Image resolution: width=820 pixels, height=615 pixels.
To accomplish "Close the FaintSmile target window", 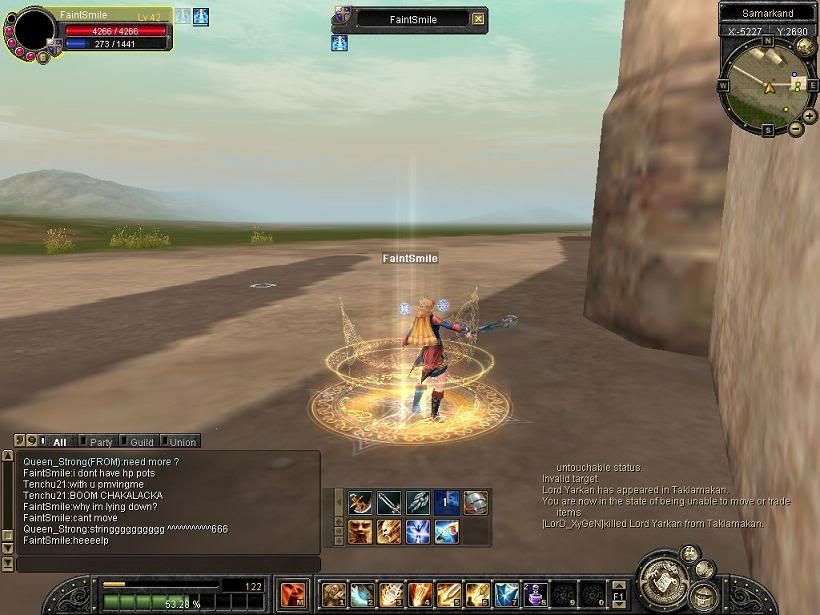I will (x=478, y=19).
